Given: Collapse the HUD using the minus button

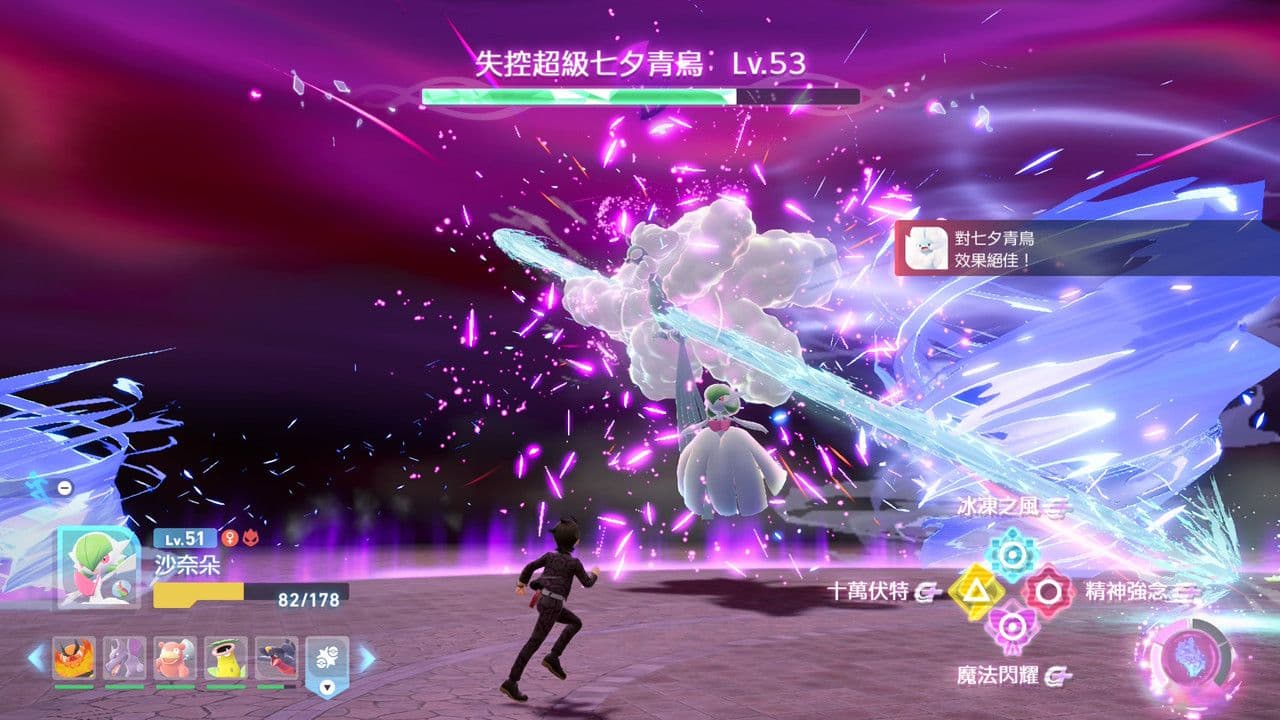Looking at the screenshot, I should point(63,486).
